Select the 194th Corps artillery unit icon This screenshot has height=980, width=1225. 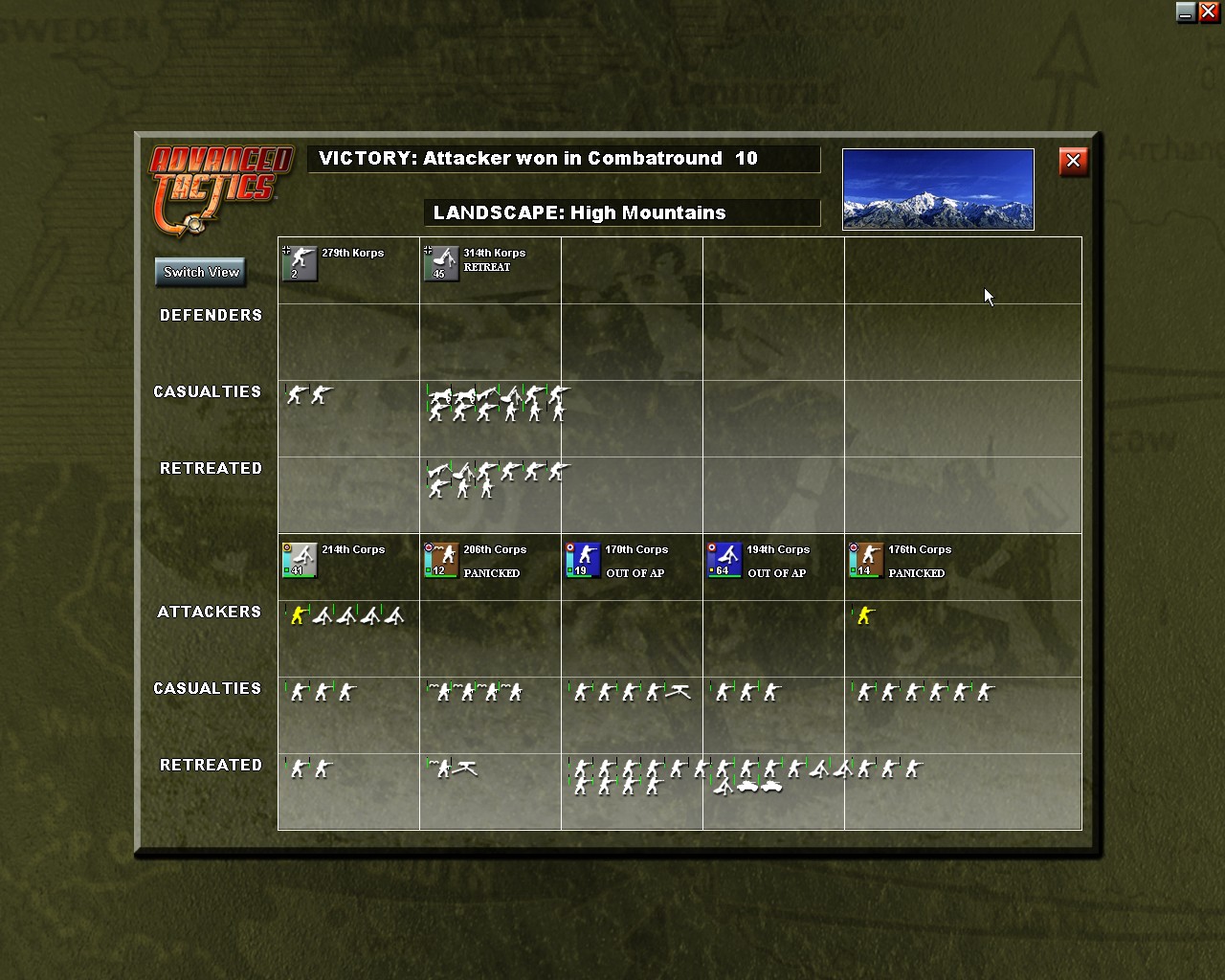tap(724, 561)
